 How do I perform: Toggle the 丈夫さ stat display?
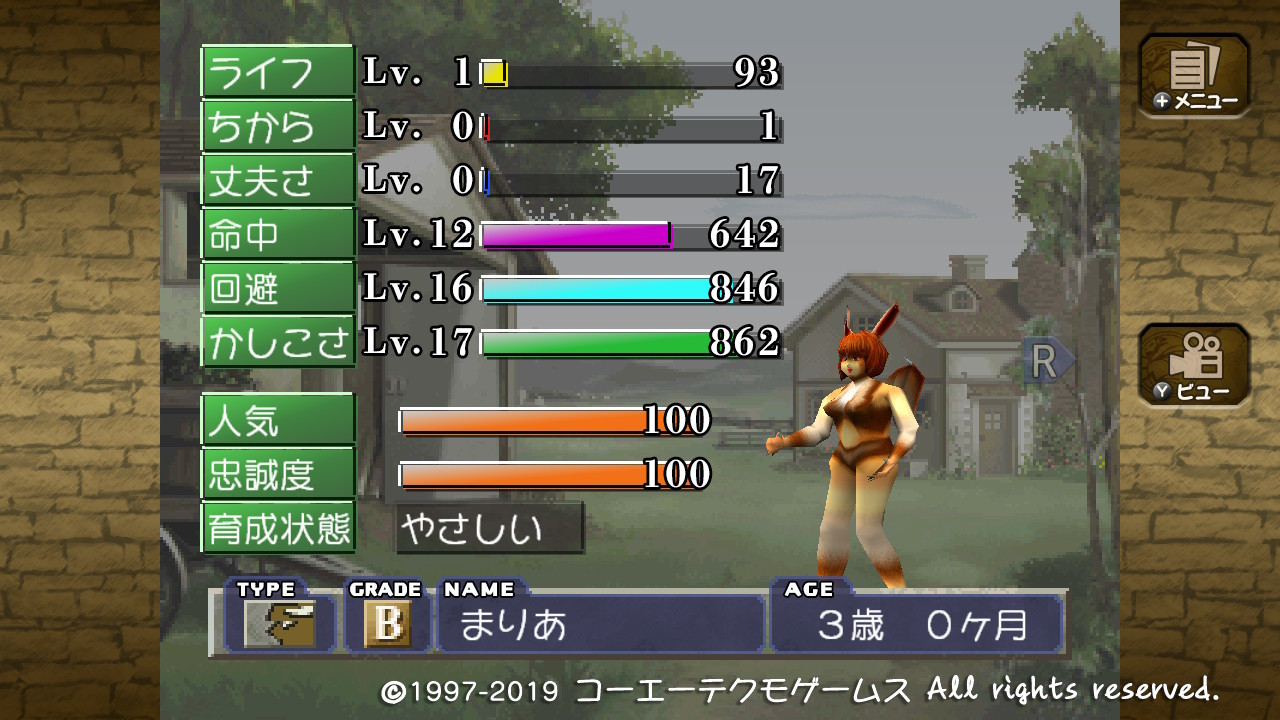tap(278, 179)
